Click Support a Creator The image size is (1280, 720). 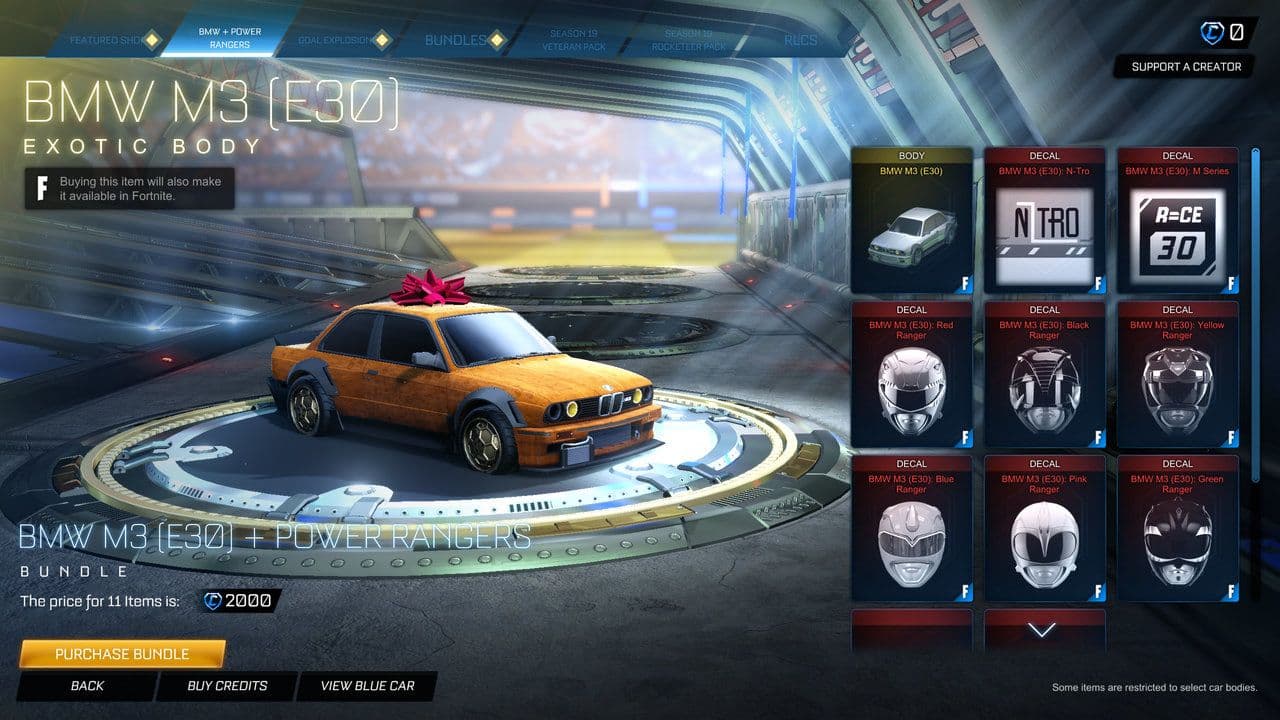point(1186,66)
